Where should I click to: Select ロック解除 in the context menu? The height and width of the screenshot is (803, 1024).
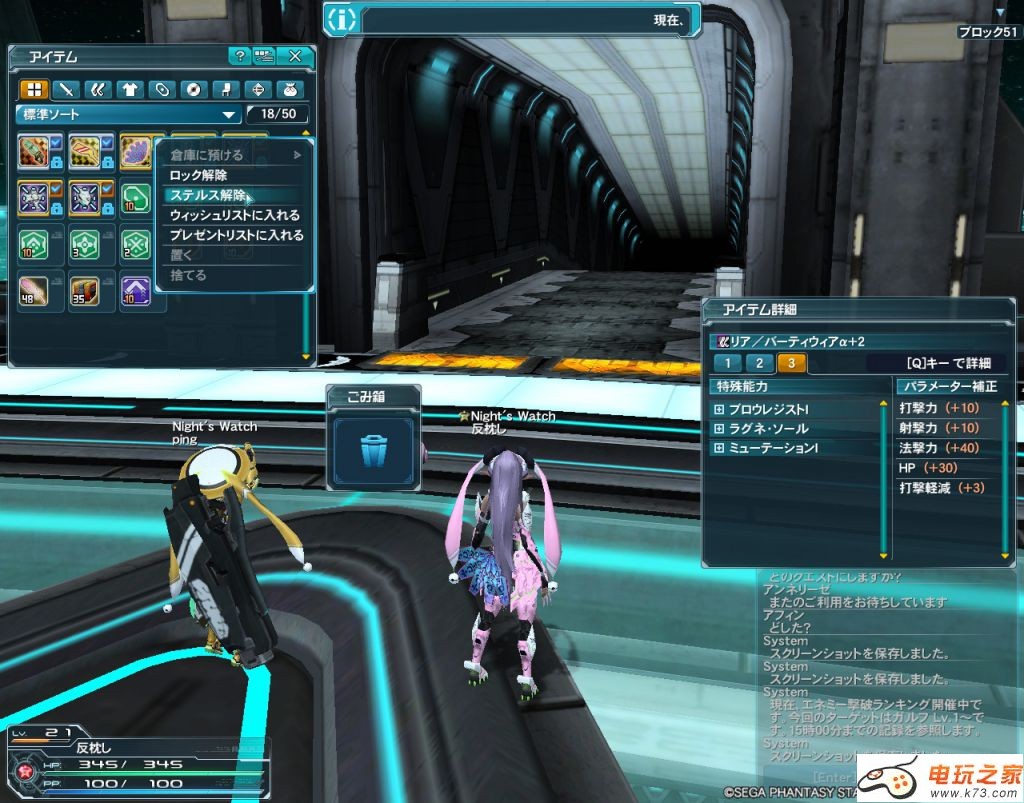point(198,175)
